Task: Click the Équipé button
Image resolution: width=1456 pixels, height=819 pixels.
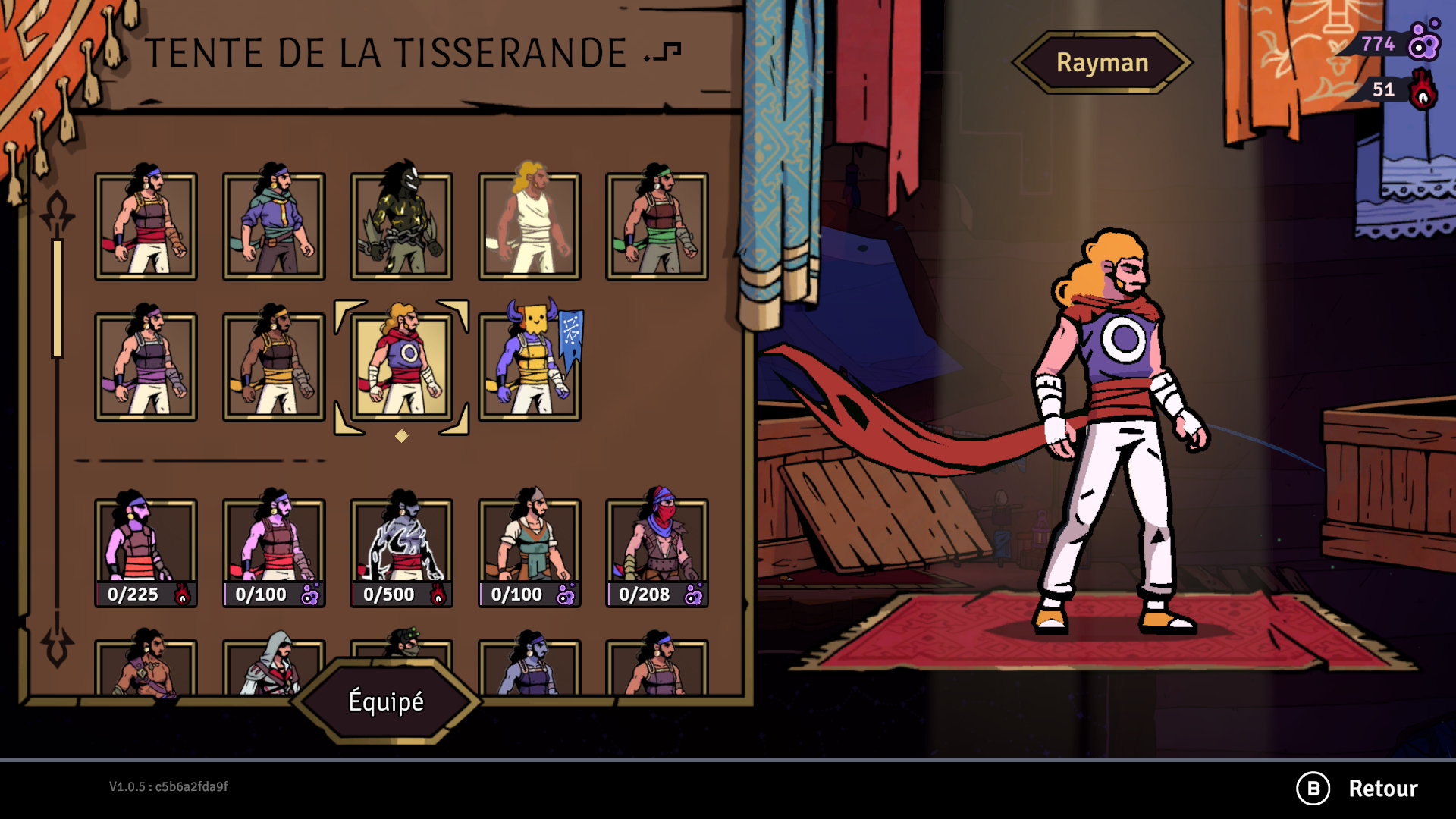Action: 386,701
